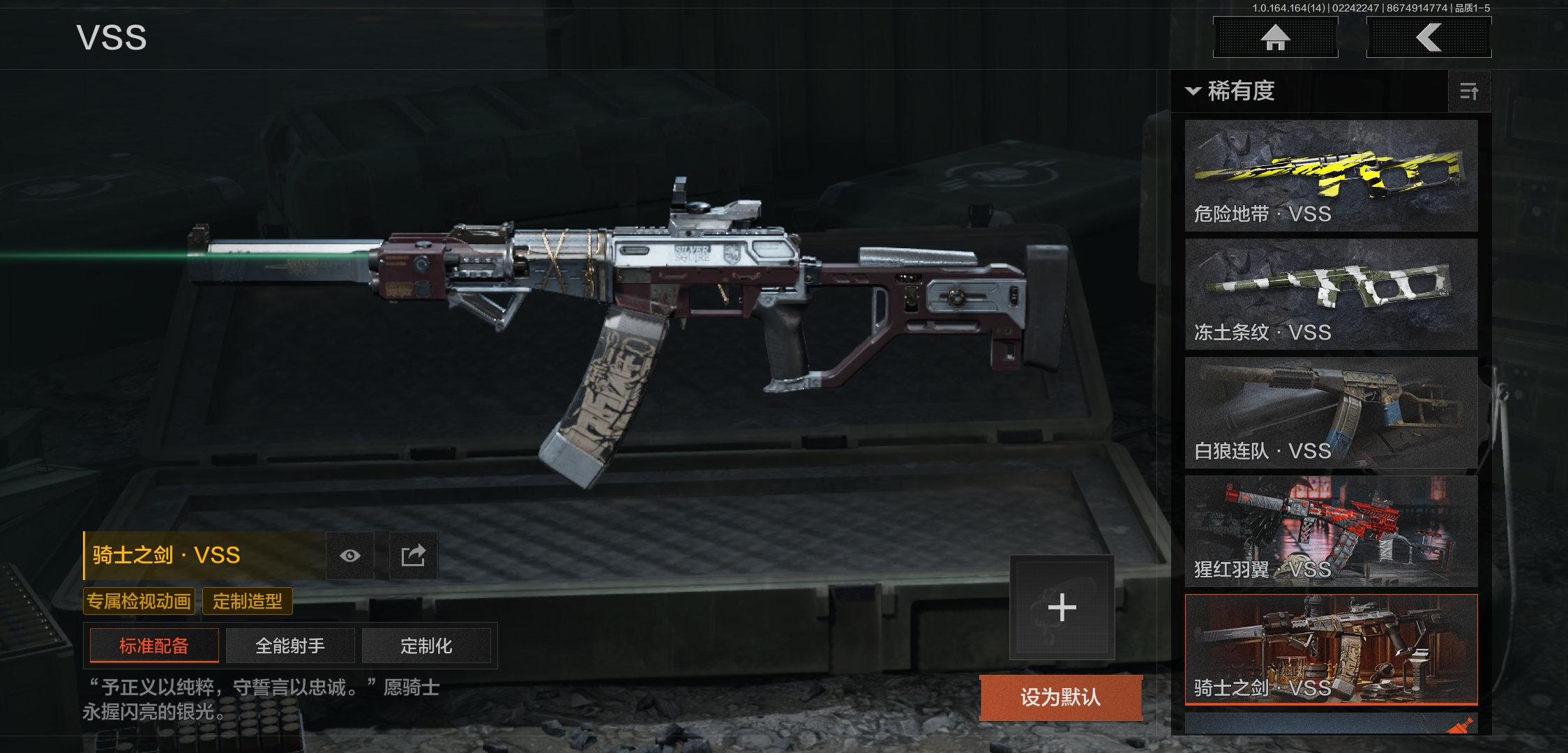Click the 设为默认 set-as-default button

[x=1060, y=697]
